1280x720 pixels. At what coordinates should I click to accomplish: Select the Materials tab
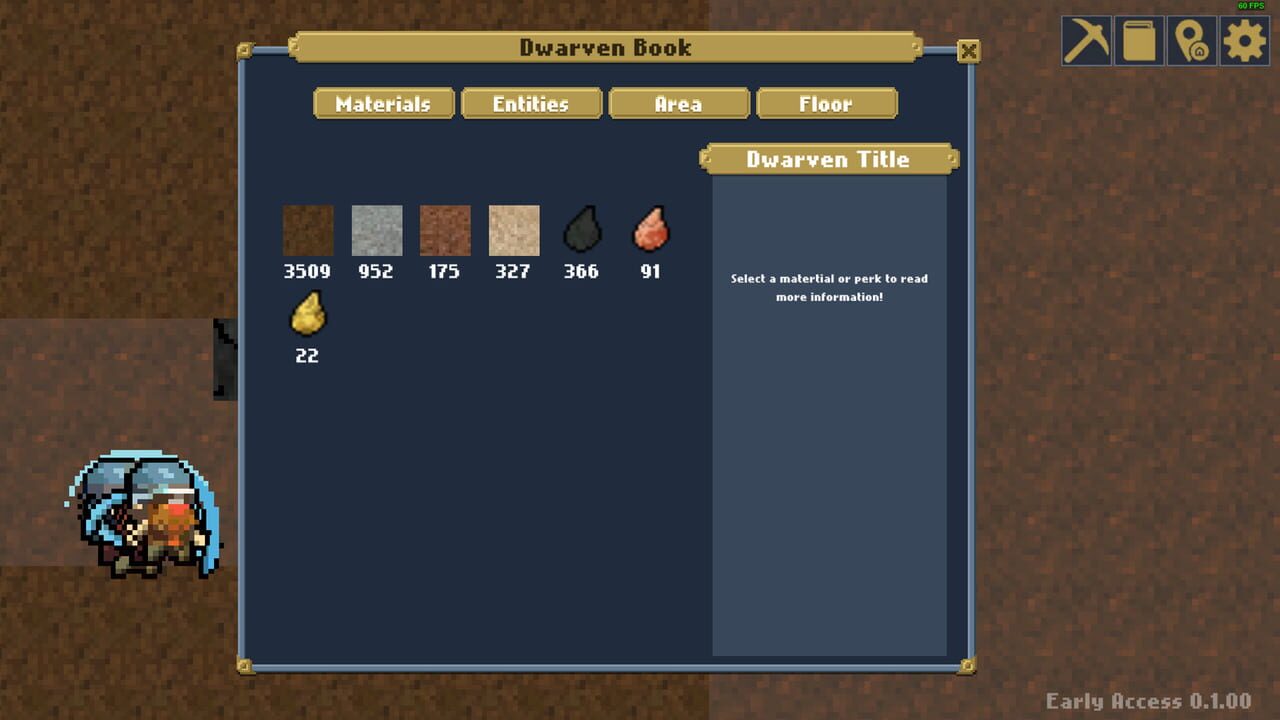tap(383, 103)
